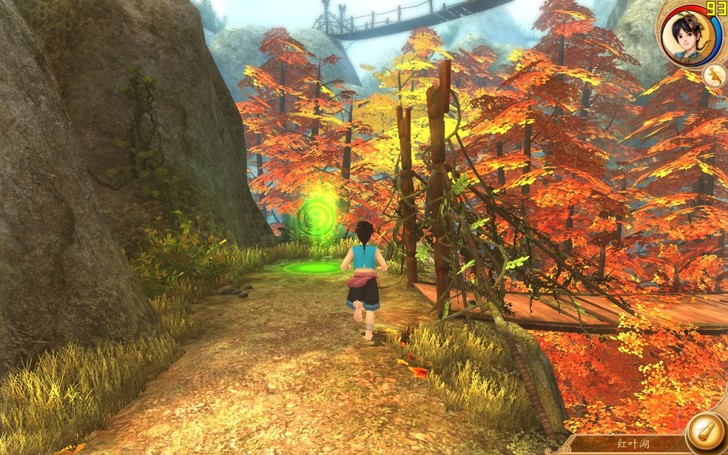Open the golden scroll button
Image resolution: width=728 pixels, height=455 pixels.
pyautogui.click(x=706, y=432)
